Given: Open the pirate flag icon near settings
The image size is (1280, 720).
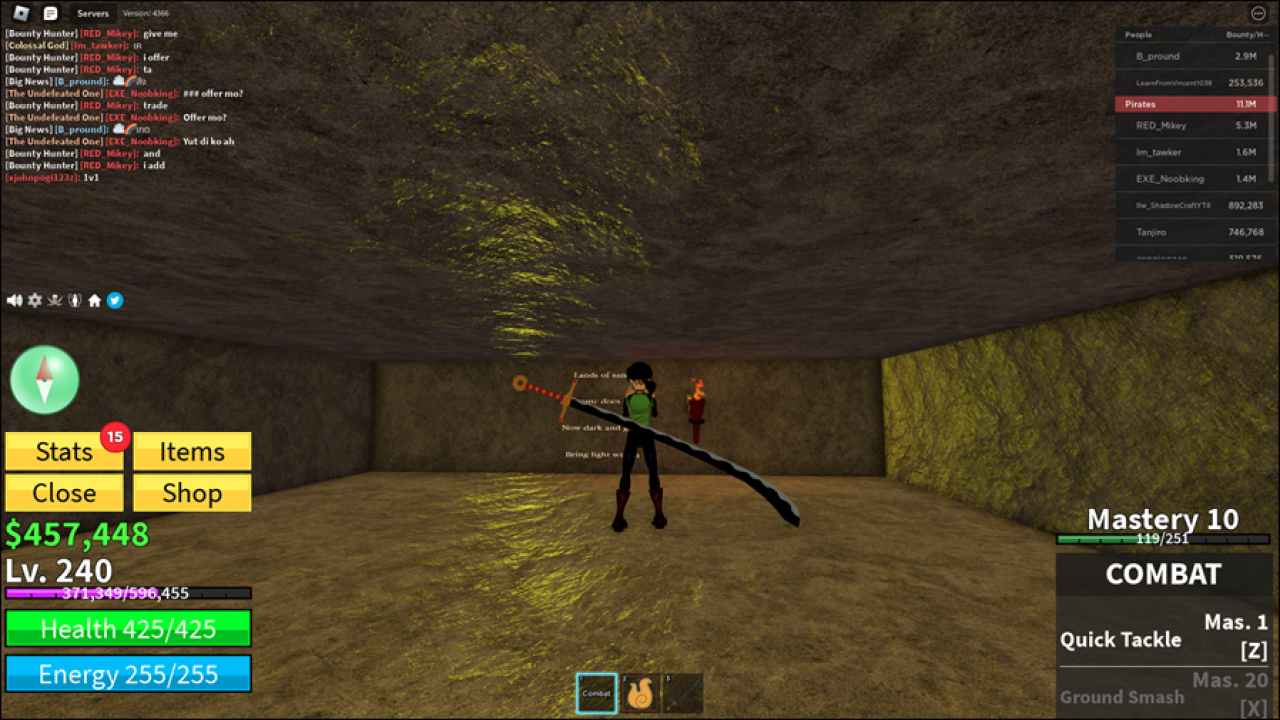Looking at the screenshot, I should tap(54, 300).
